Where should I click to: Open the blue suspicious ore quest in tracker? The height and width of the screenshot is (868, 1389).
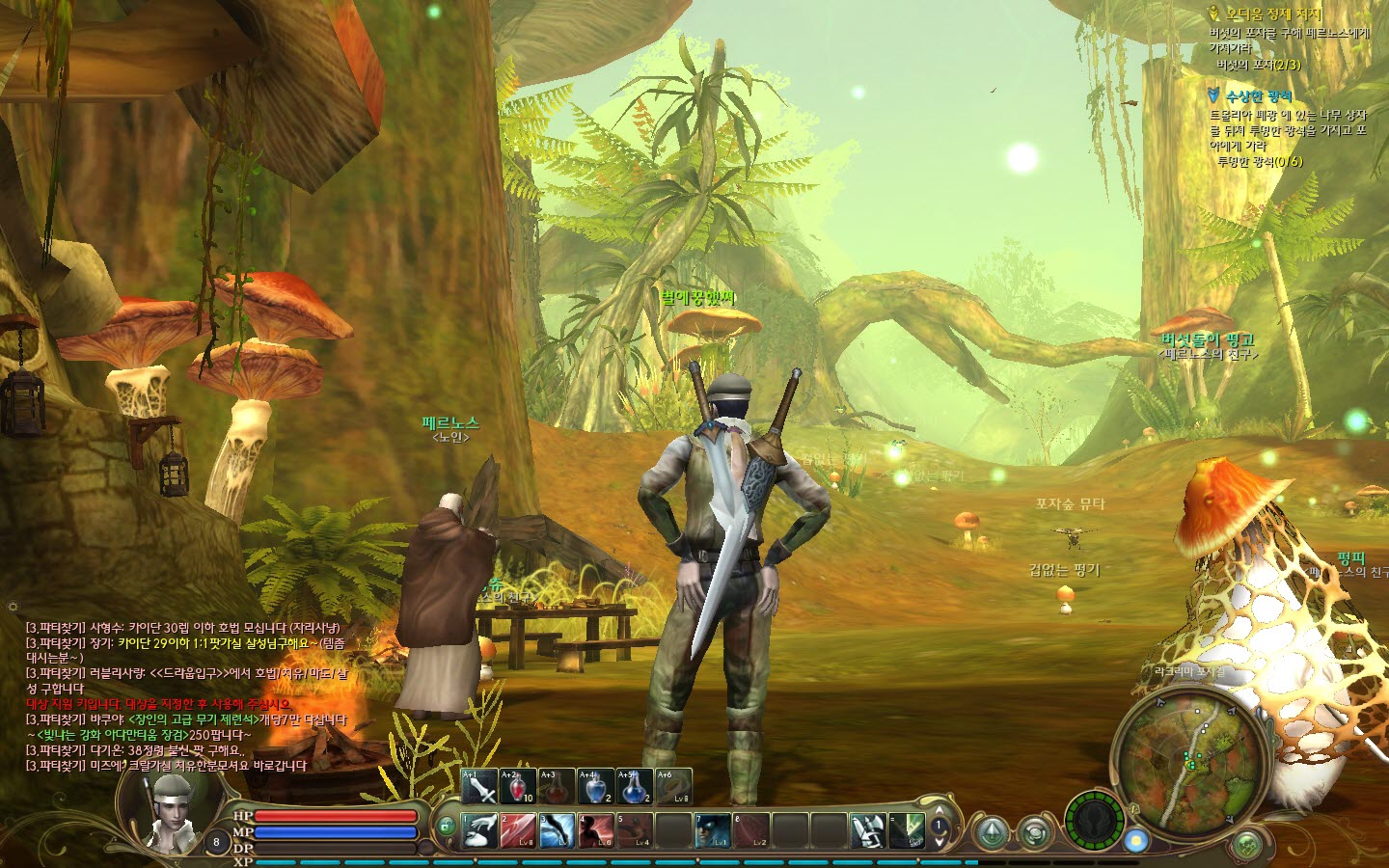point(1258,95)
